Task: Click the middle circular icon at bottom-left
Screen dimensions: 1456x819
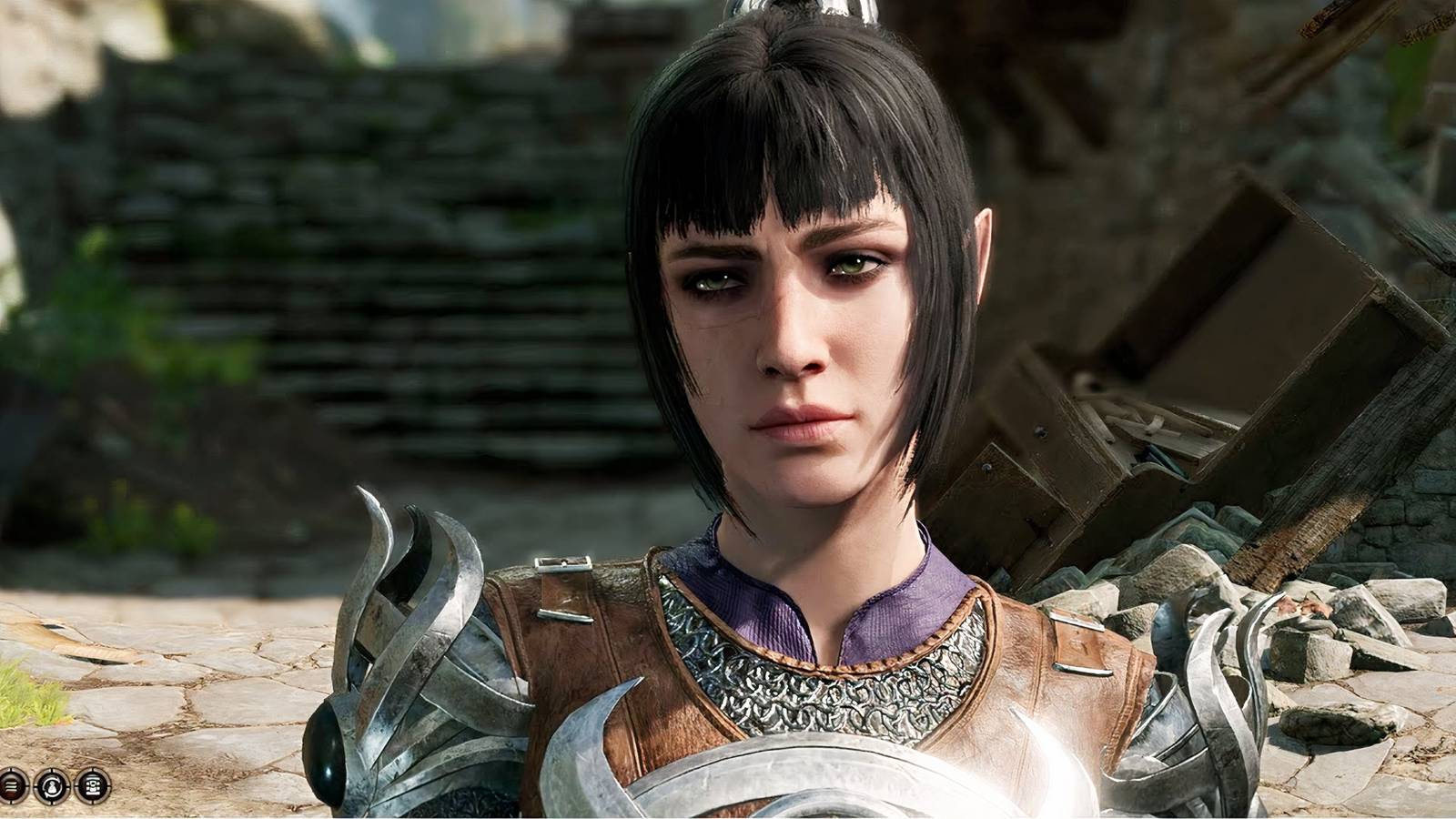Action: [x=52, y=786]
